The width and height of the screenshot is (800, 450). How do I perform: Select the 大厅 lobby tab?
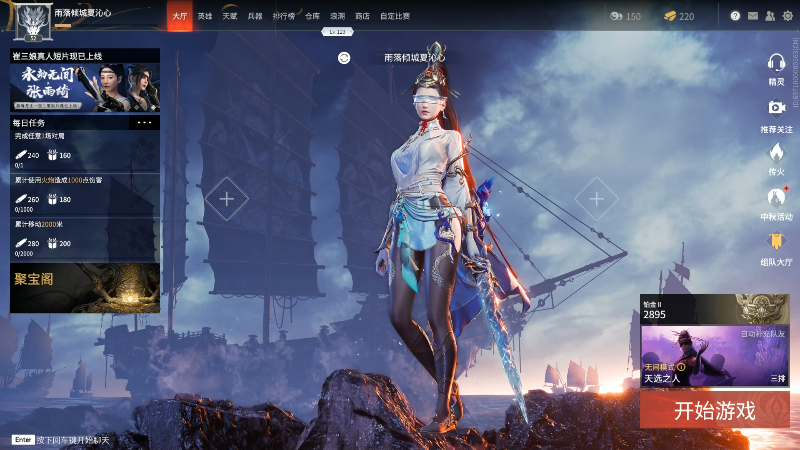pyautogui.click(x=179, y=16)
